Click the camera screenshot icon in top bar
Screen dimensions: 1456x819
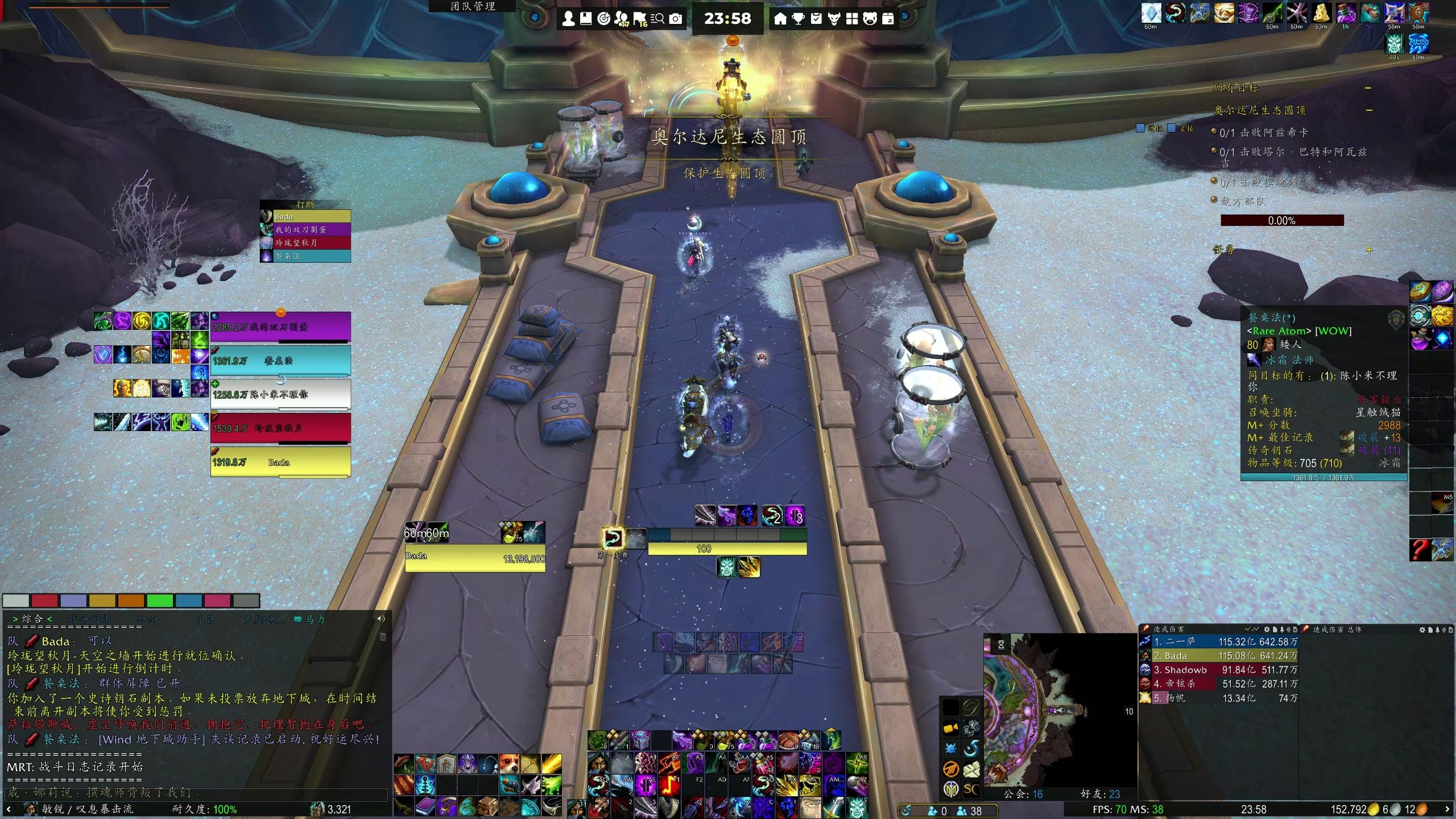pyautogui.click(x=676, y=19)
